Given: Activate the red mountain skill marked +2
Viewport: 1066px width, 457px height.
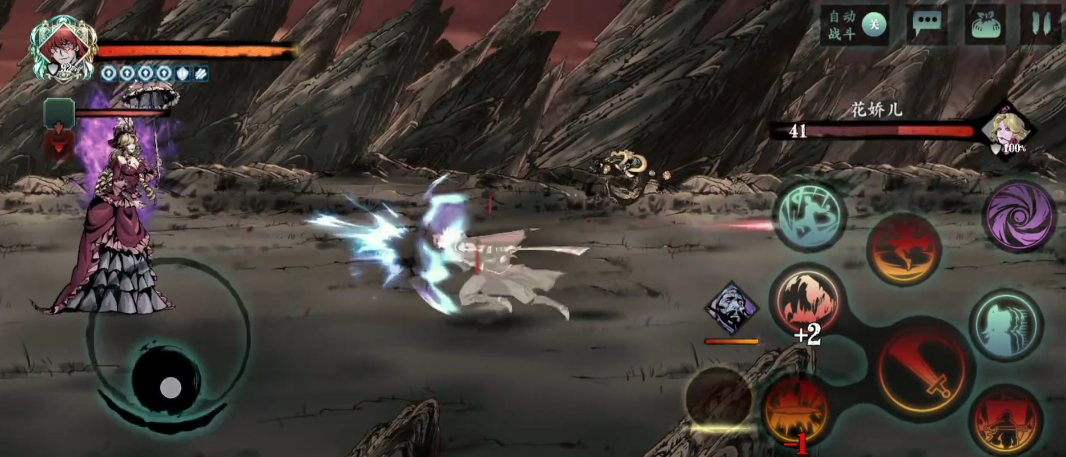Looking at the screenshot, I should click(x=807, y=301).
